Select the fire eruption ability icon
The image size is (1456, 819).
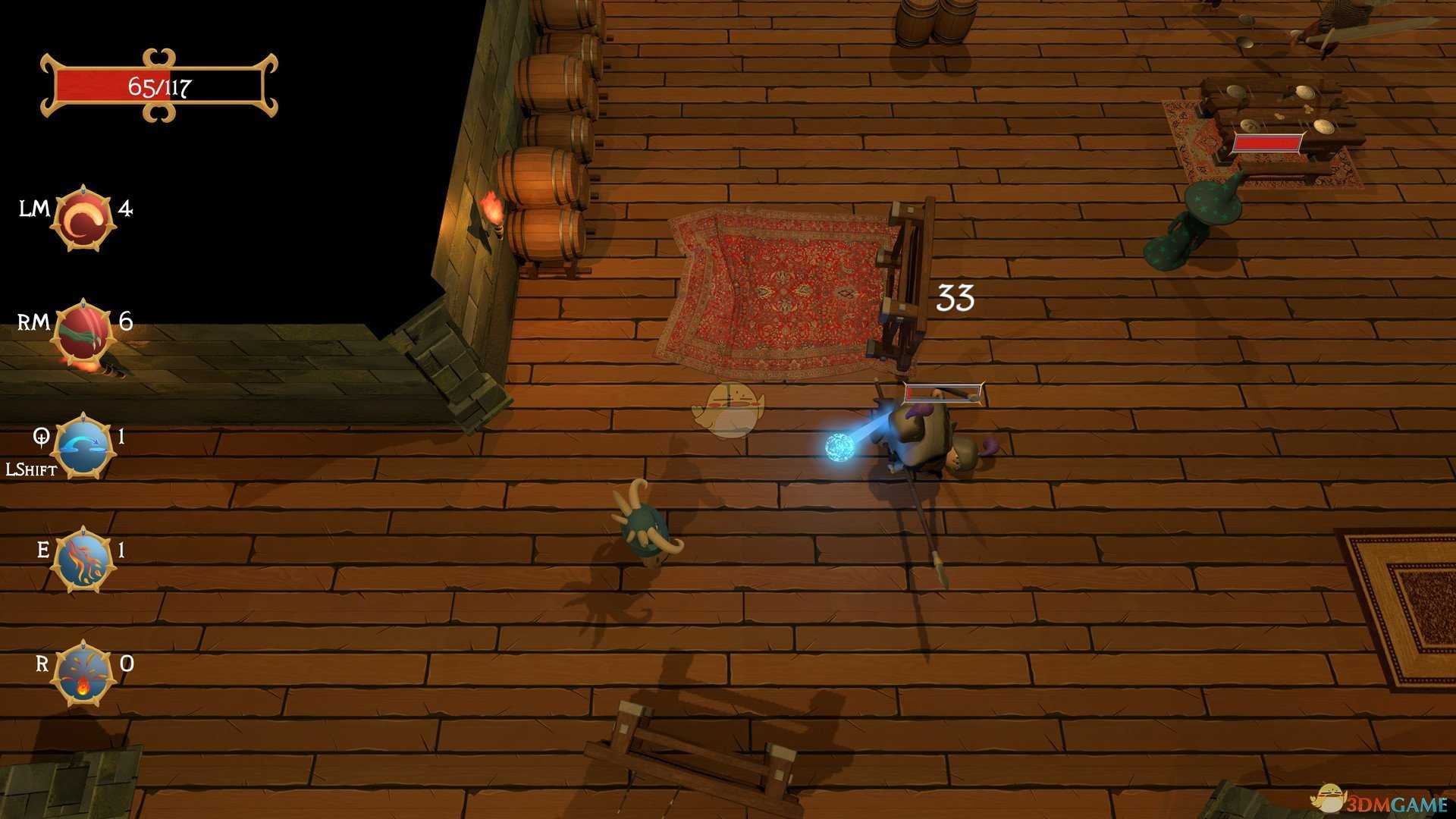tap(83, 673)
